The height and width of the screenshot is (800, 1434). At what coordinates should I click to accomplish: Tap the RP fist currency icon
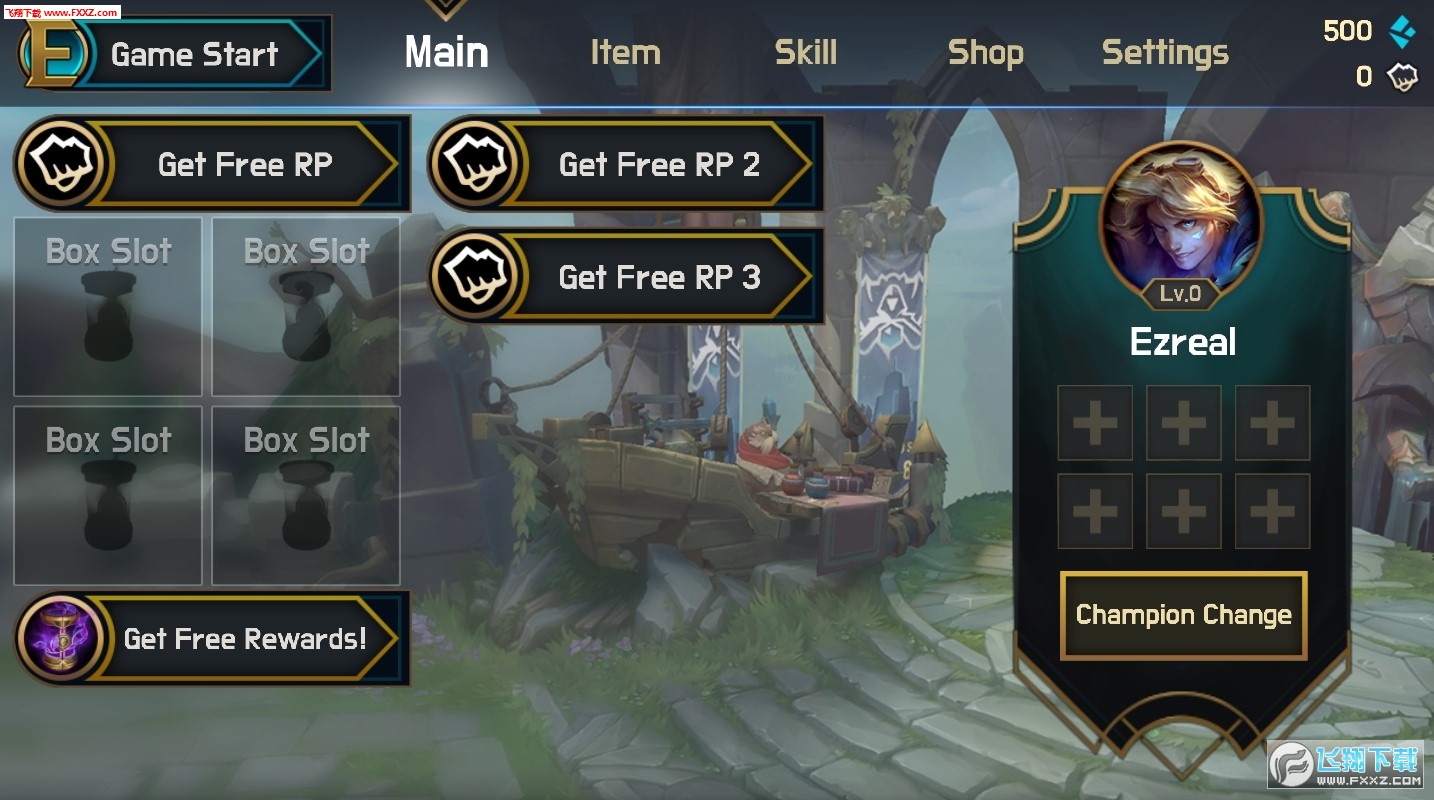click(1402, 77)
